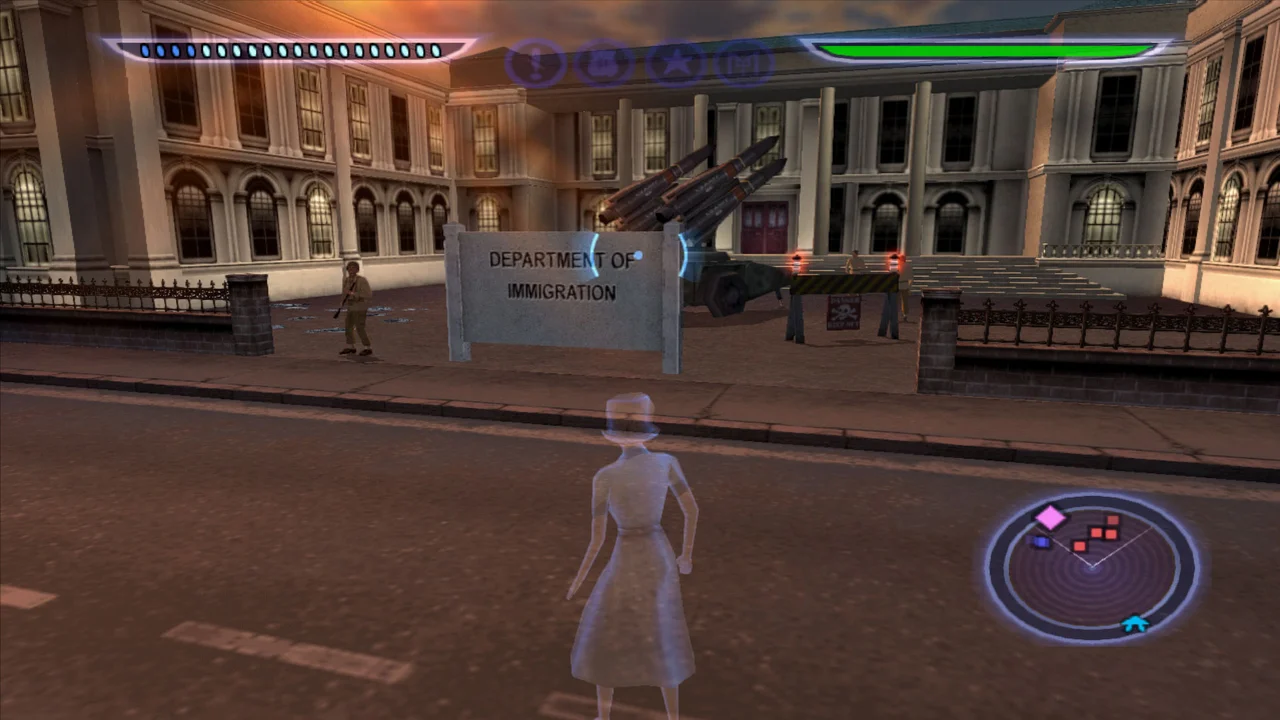Click the blue square blip on the radar
The height and width of the screenshot is (720, 1280).
[x=1040, y=541]
